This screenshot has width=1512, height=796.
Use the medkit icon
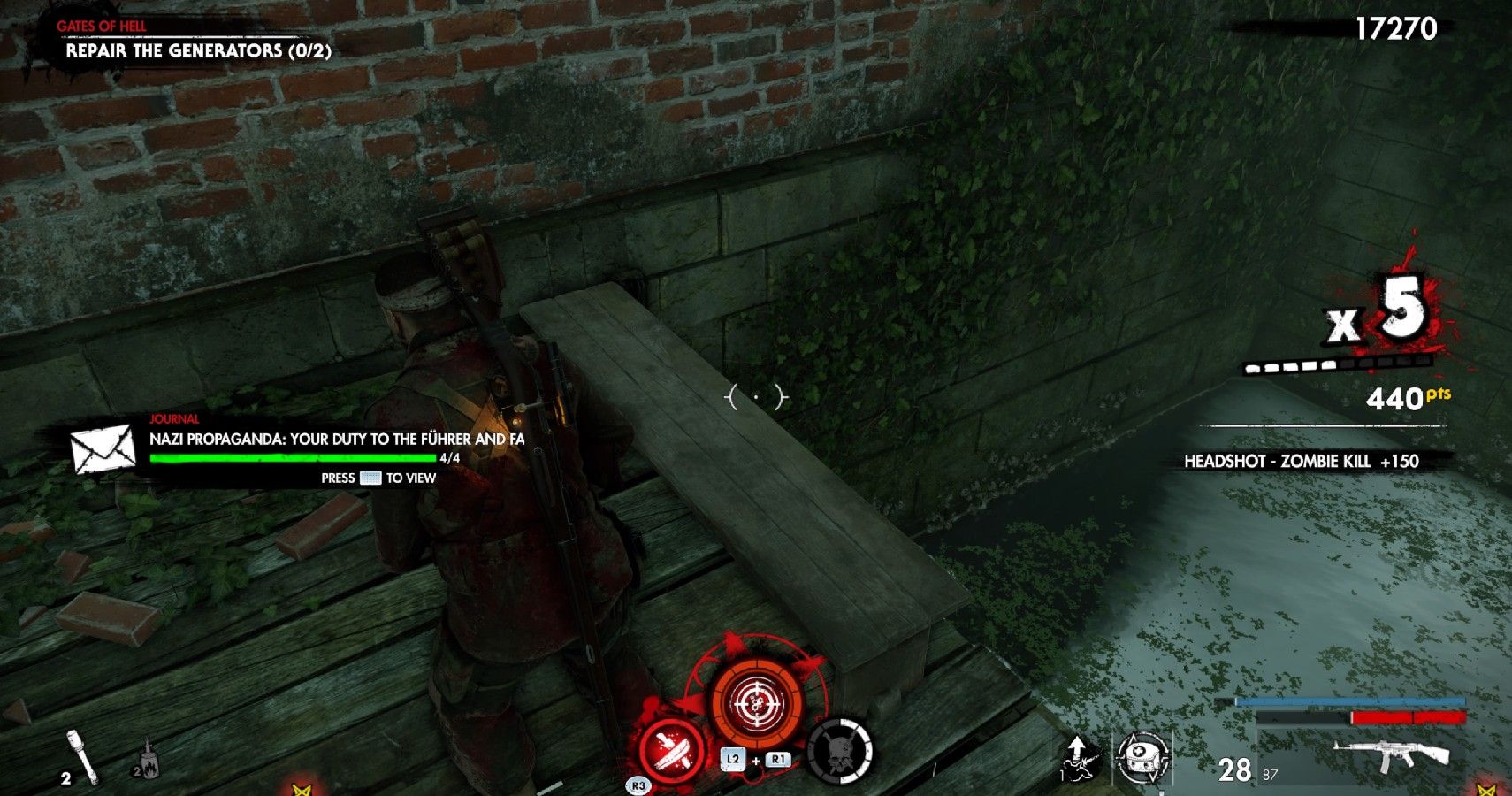(1142, 758)
